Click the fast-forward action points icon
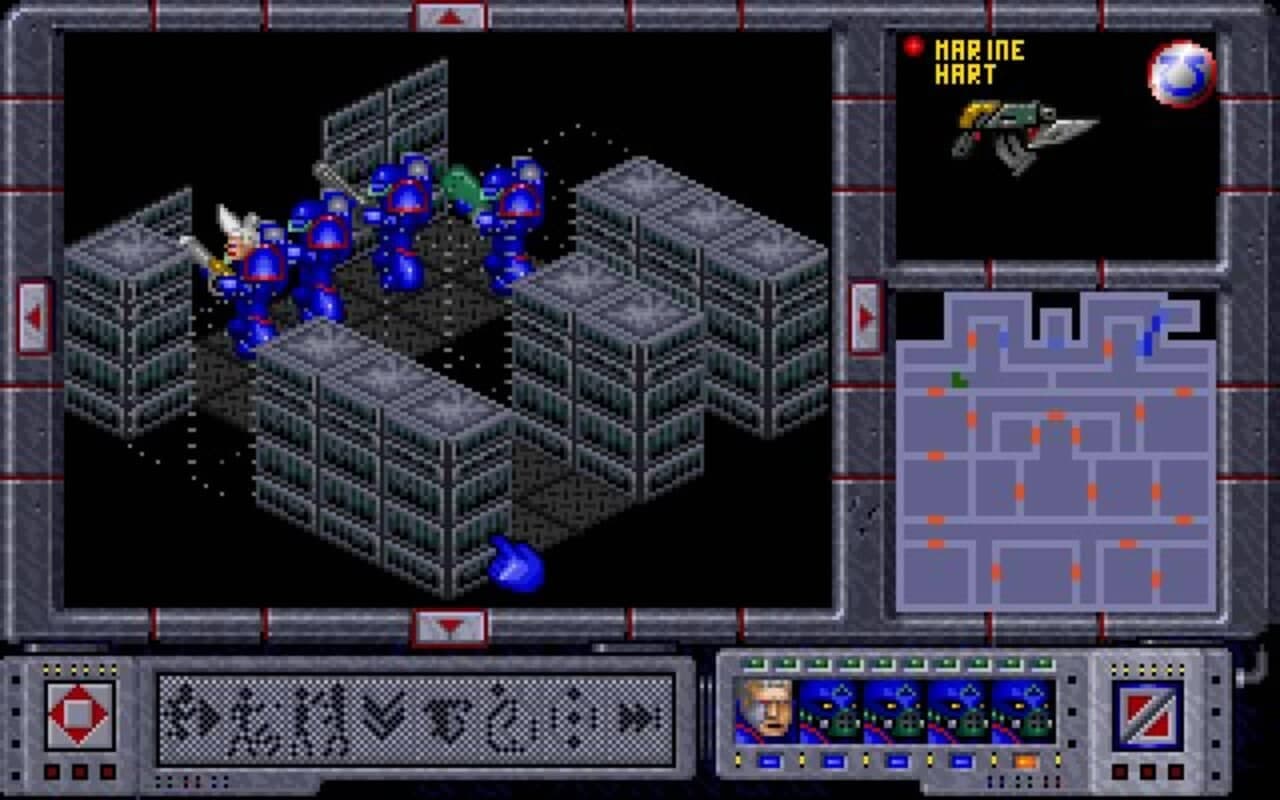 pyautogui.click(x=640, y=718)
